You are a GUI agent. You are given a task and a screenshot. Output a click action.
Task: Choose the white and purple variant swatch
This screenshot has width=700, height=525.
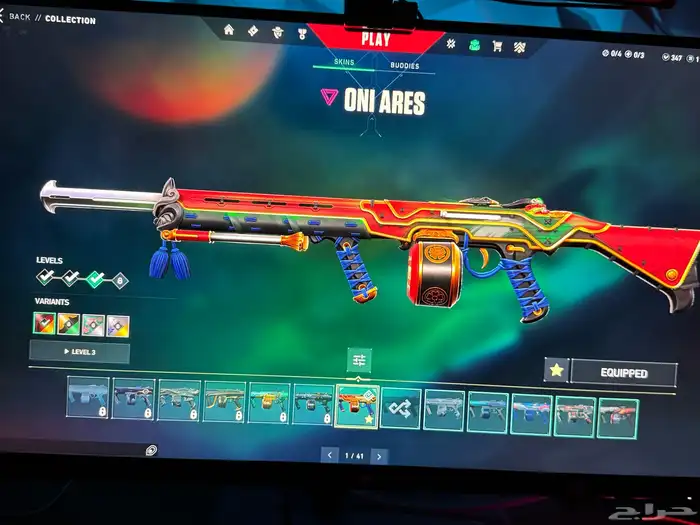118,326
